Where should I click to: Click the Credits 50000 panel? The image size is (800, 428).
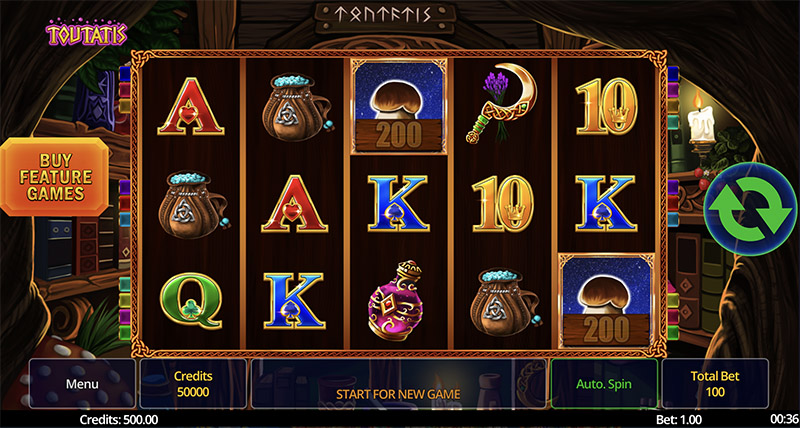tap(193, 384)
